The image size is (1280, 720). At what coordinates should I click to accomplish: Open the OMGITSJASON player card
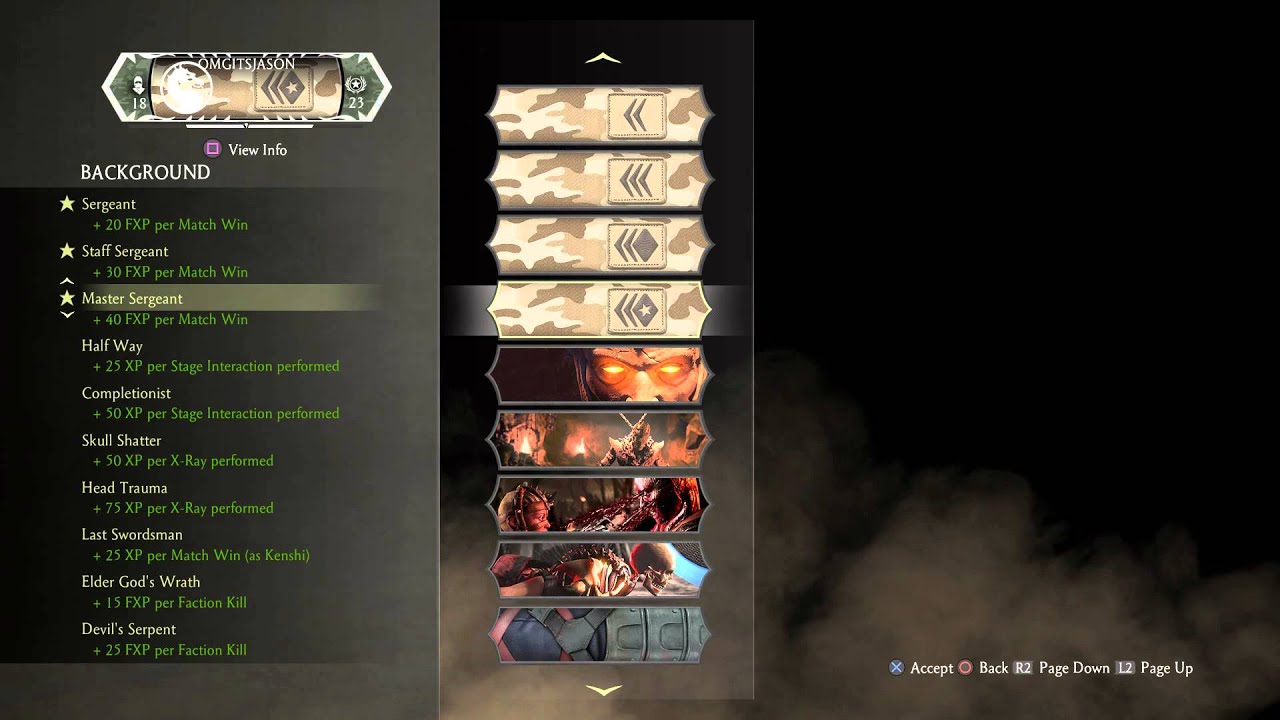point(247,89)
